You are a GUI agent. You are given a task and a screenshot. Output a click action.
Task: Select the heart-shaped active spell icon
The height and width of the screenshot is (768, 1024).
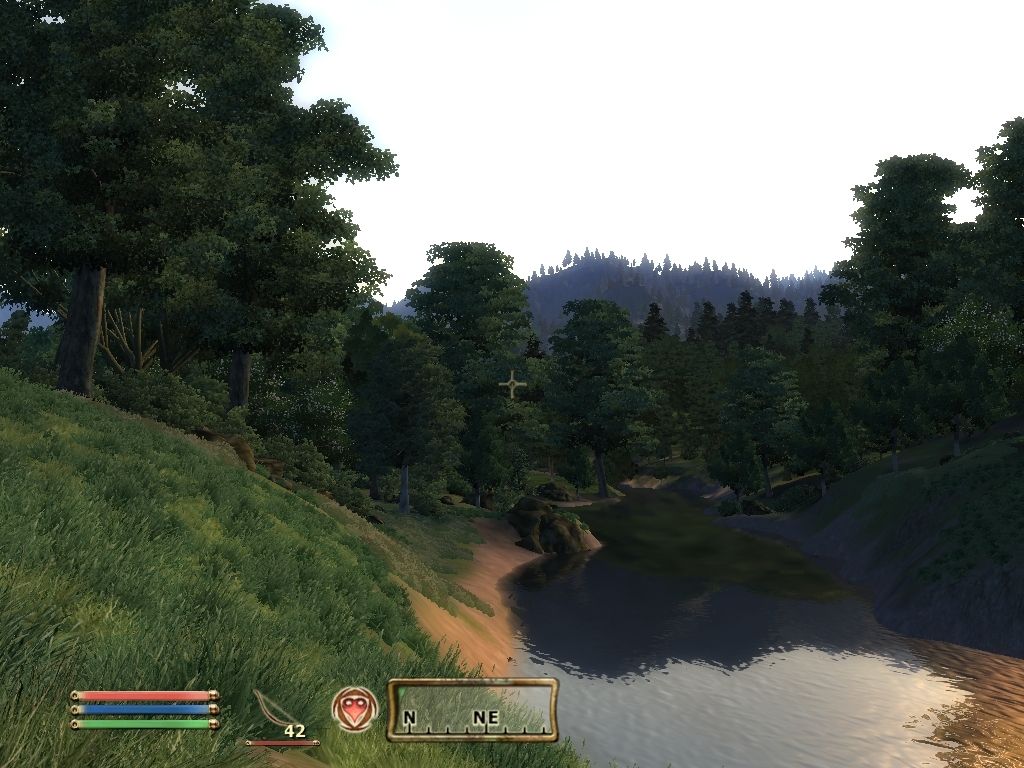(355, 709)
